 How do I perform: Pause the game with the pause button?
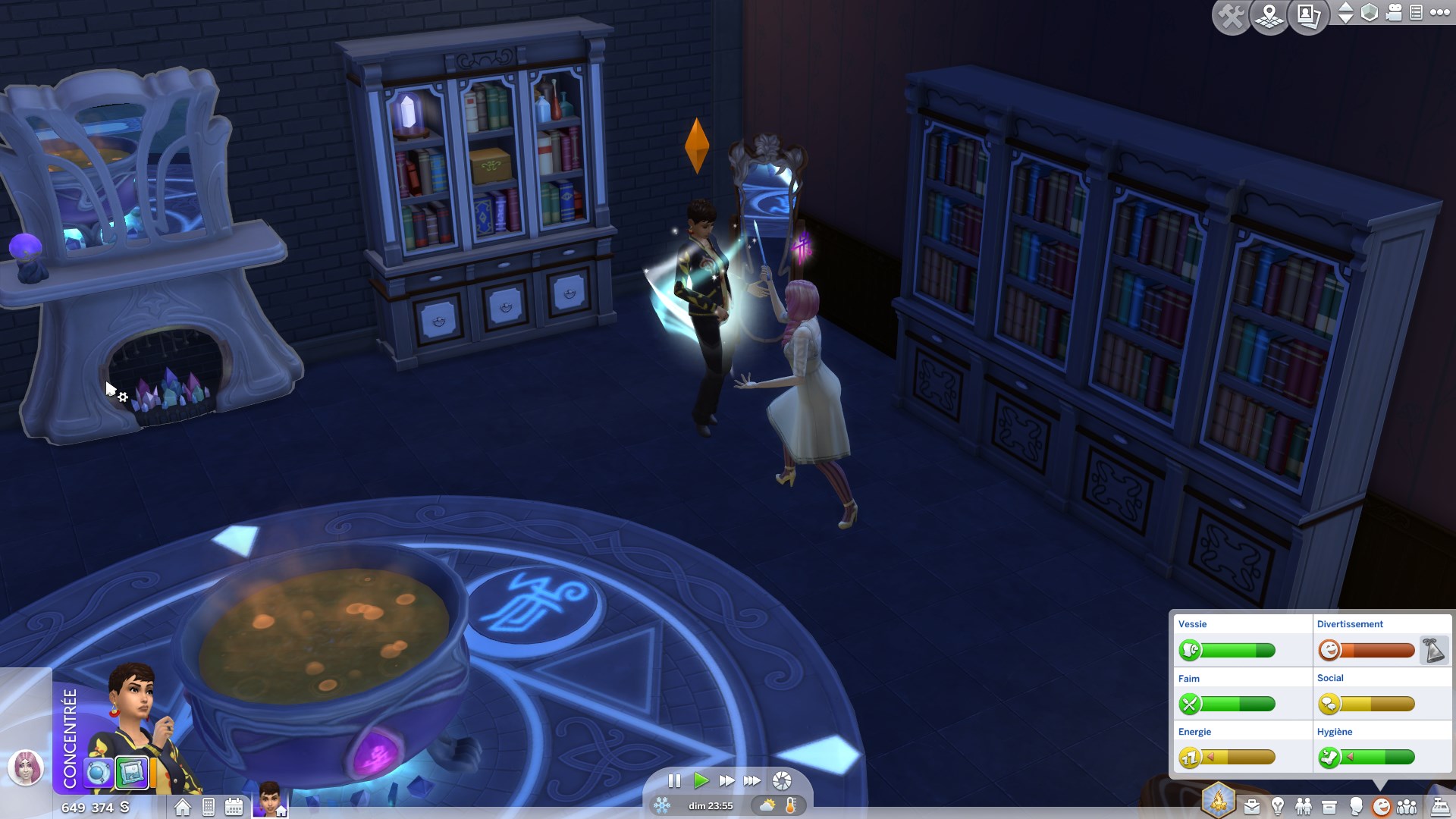click(x=673, y=780)
